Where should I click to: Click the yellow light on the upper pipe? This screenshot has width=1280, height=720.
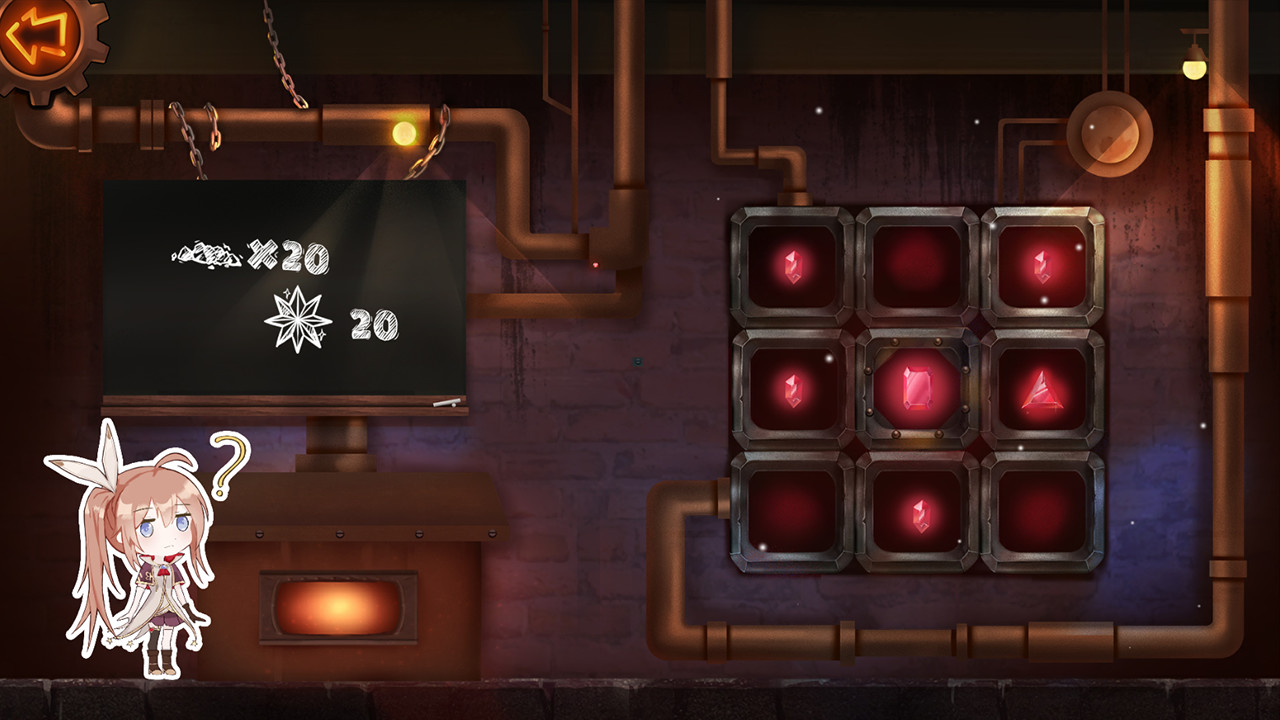click(x=404, y=130)
